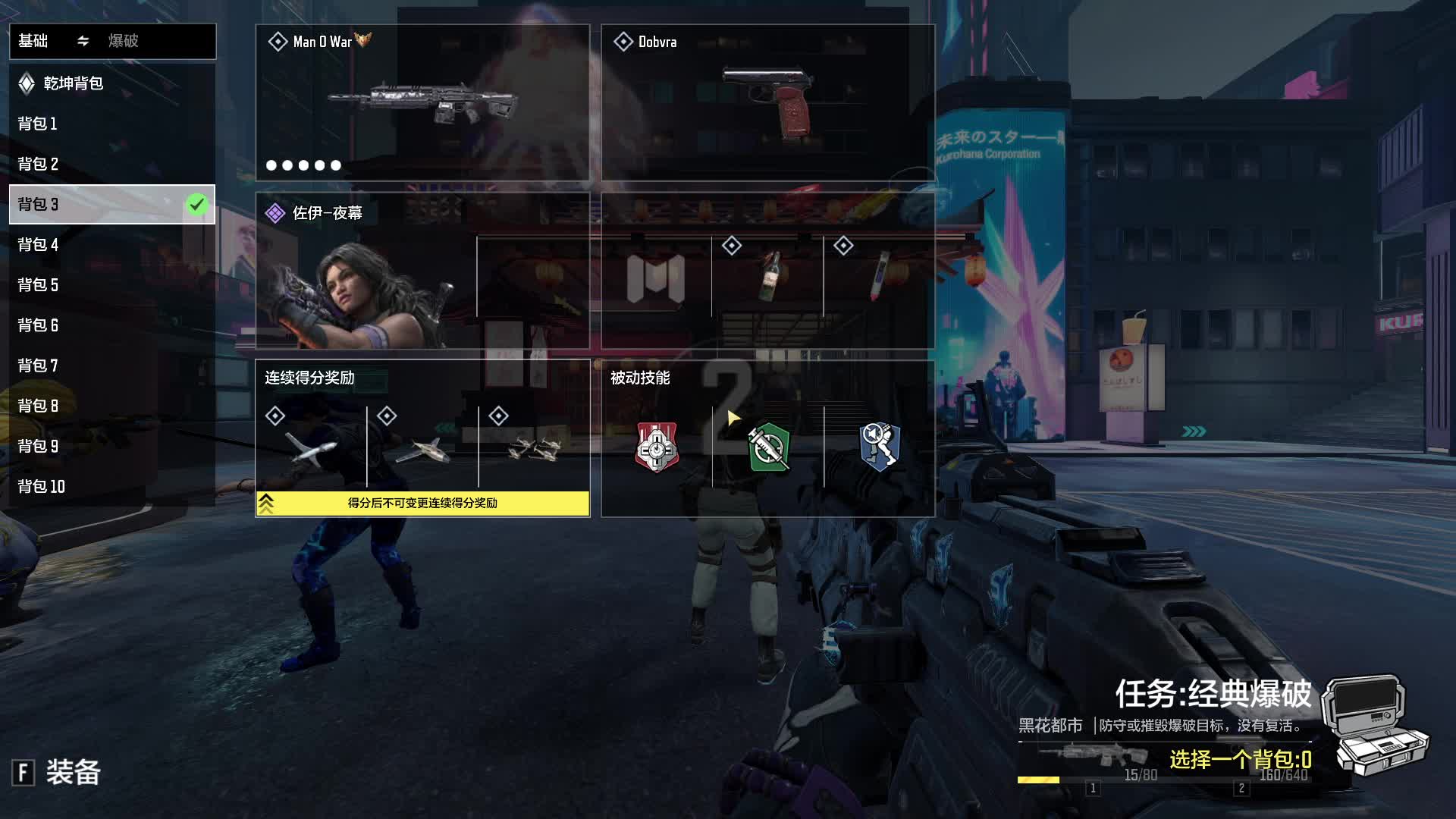Choose loadout 背包 1
This screenshot has height=819, width=1456.
pyautogui.click(x=38, y=124)
